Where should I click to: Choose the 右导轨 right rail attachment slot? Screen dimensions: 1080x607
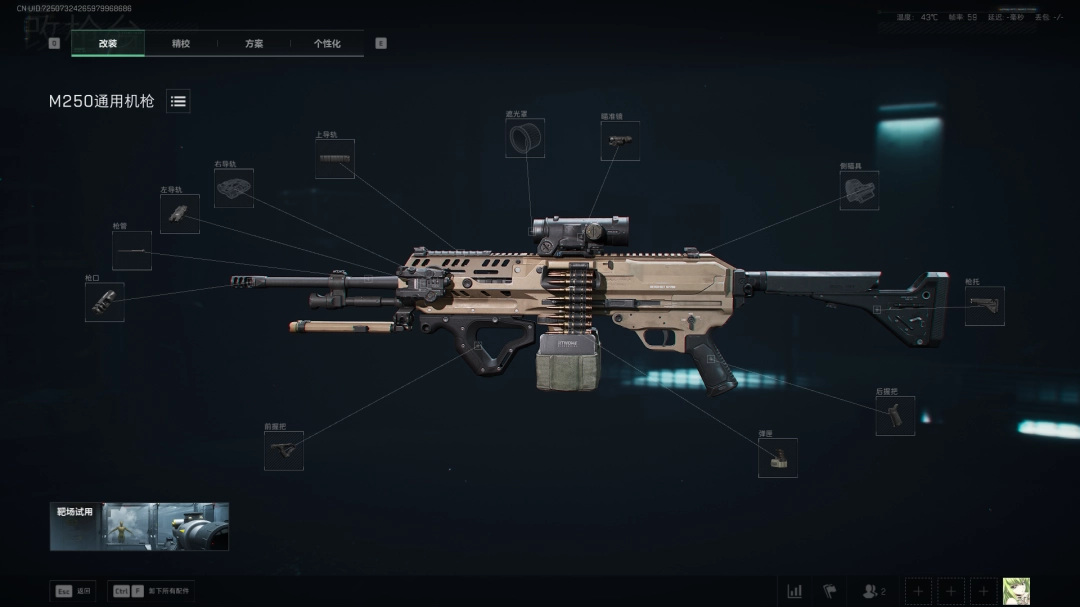coord(234,188)
